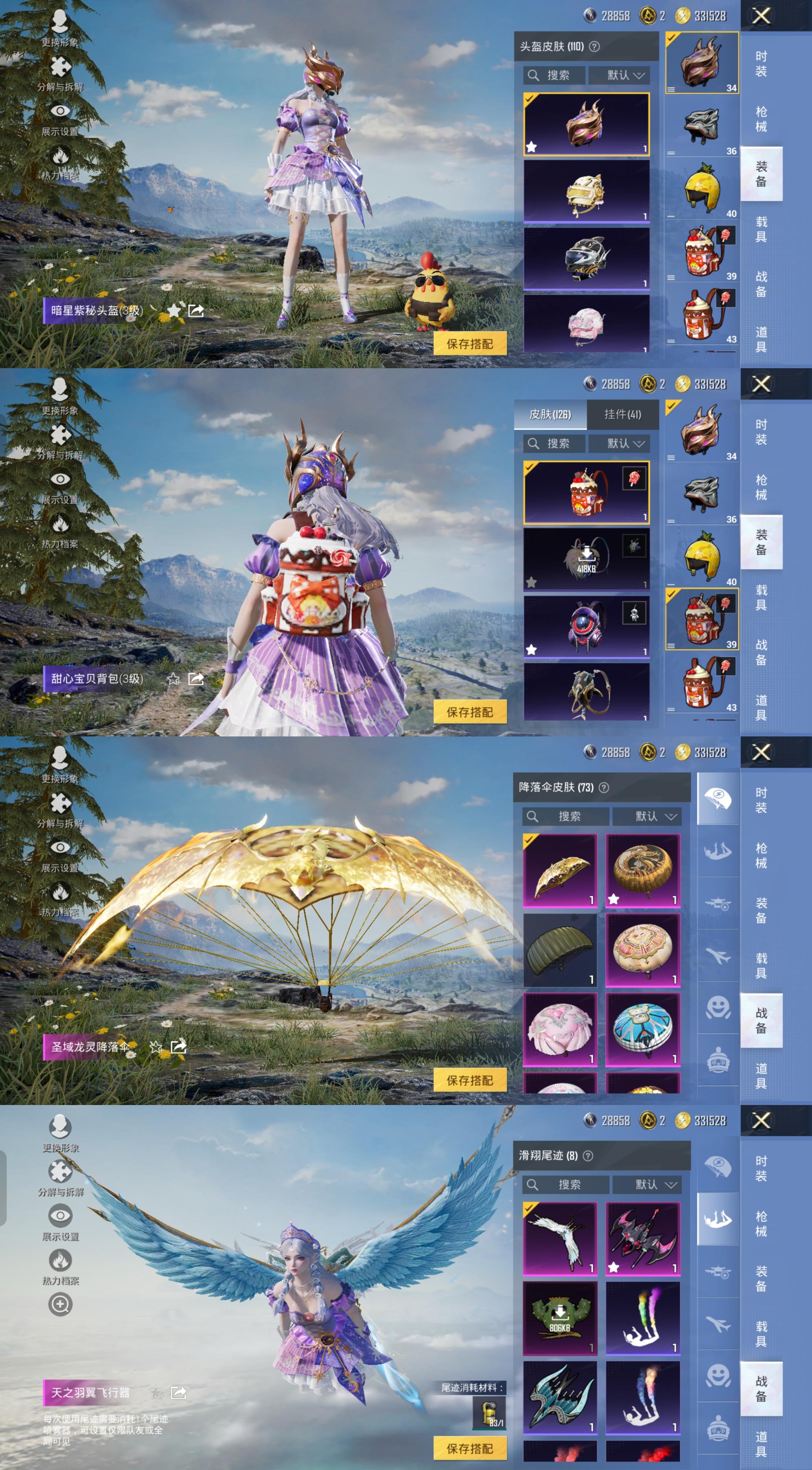Pick the blue and white parachute skin
Image resolution: width=812 pixels, height=1470 pixels.
pyautogui.click(x=643, y=1029)
